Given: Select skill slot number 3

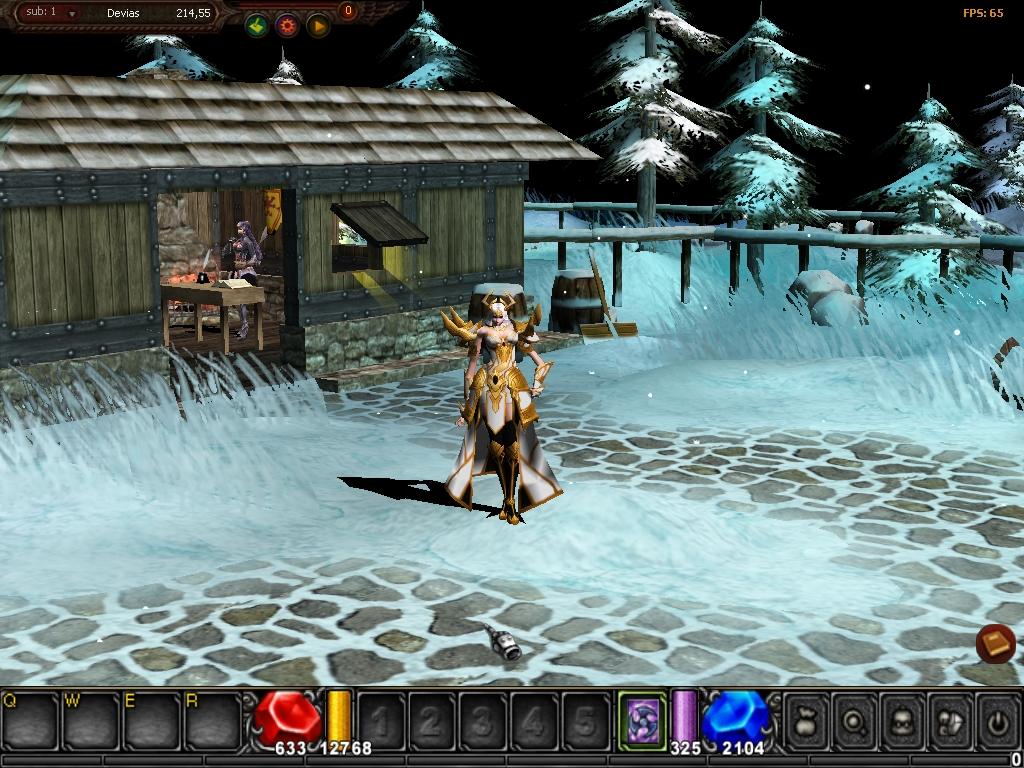Looking at the screenshot, I should click(483, 719).
